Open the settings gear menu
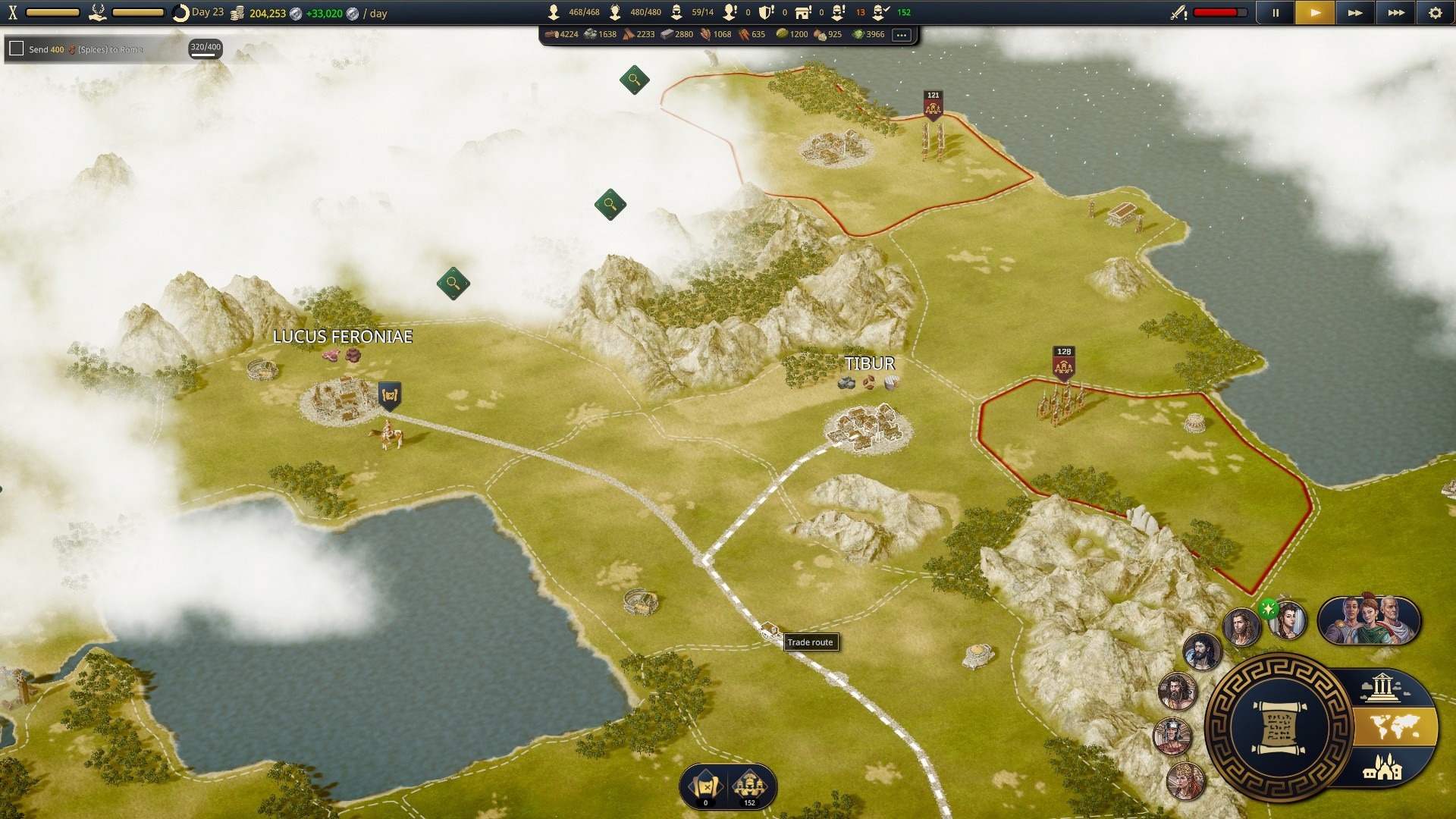 click(x=1435, y=13)
